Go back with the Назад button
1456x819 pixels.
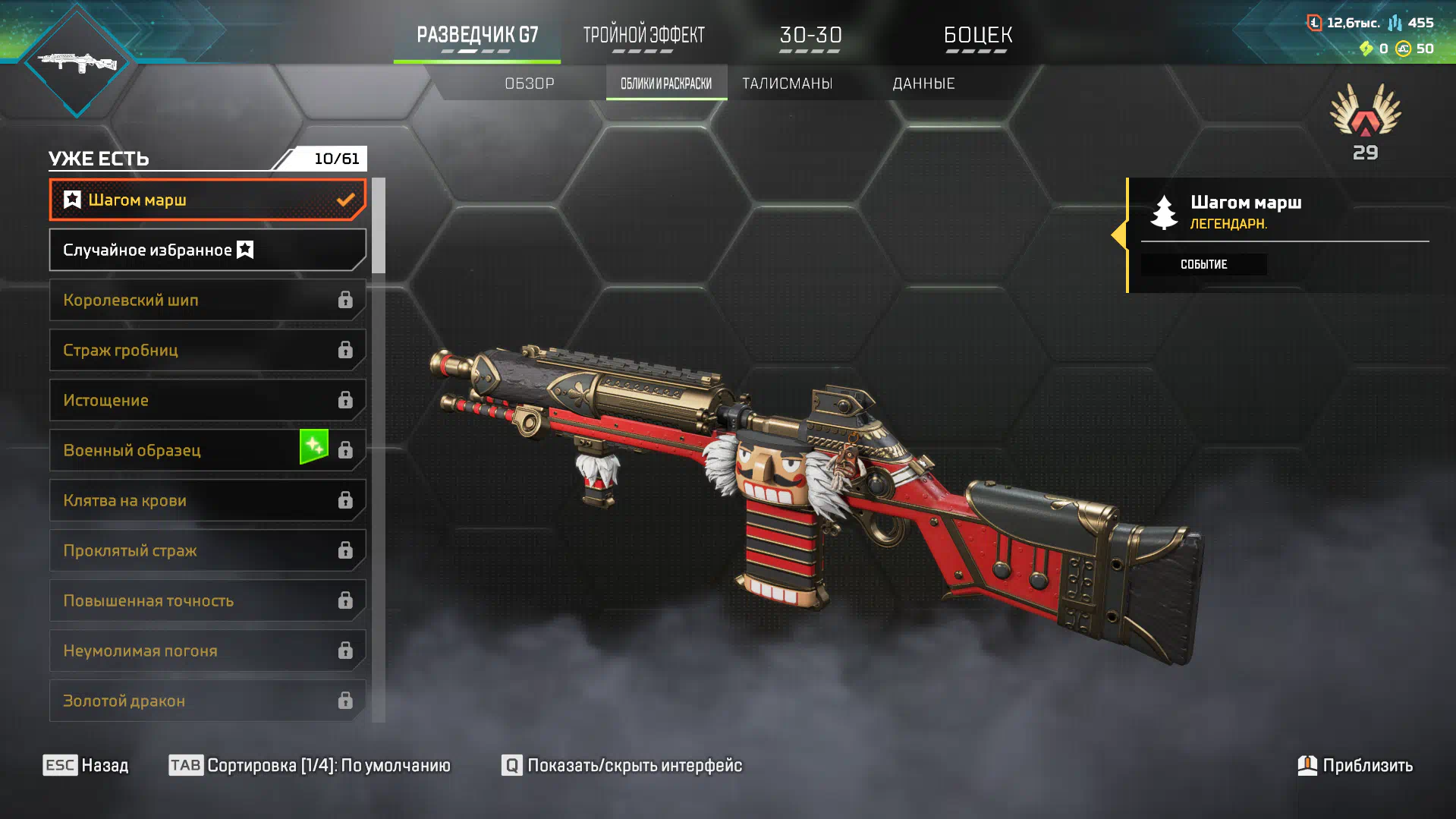pos(86,765)
